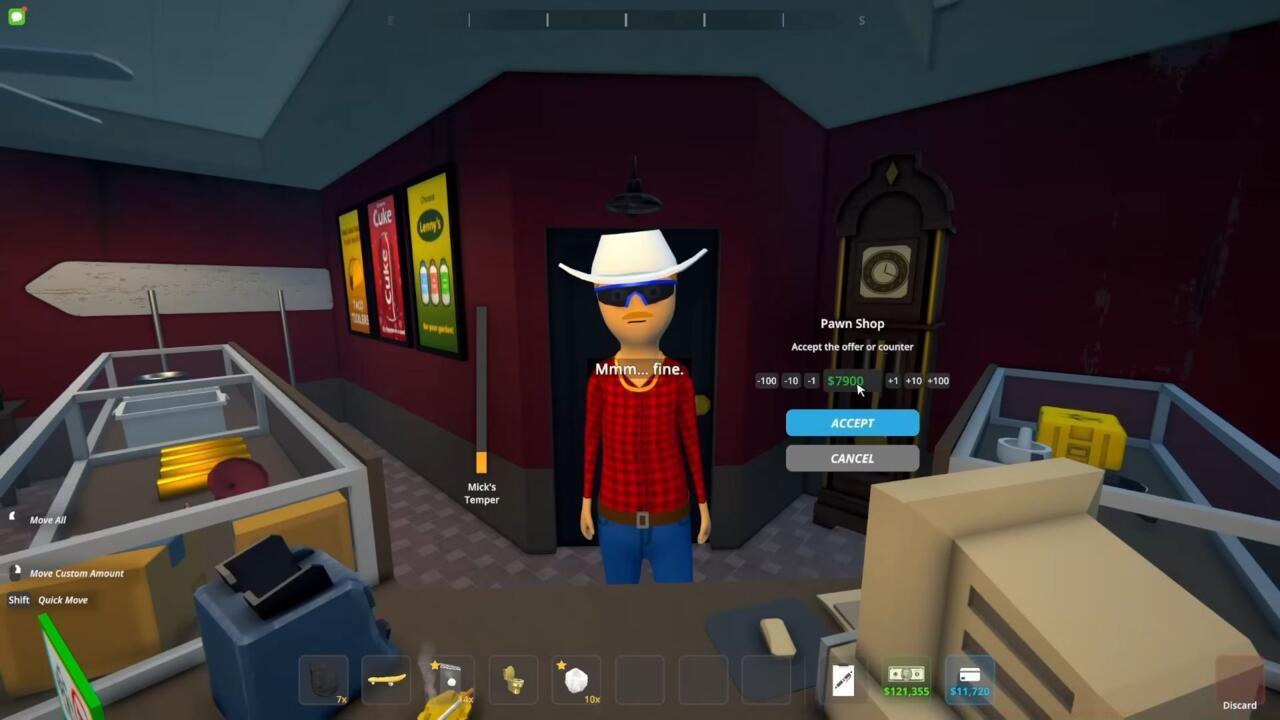The width and height of the screenshot is (1280, 720).
Task: Select the jeans item in the first hotbar slot
Action: [x=322, y=679]
